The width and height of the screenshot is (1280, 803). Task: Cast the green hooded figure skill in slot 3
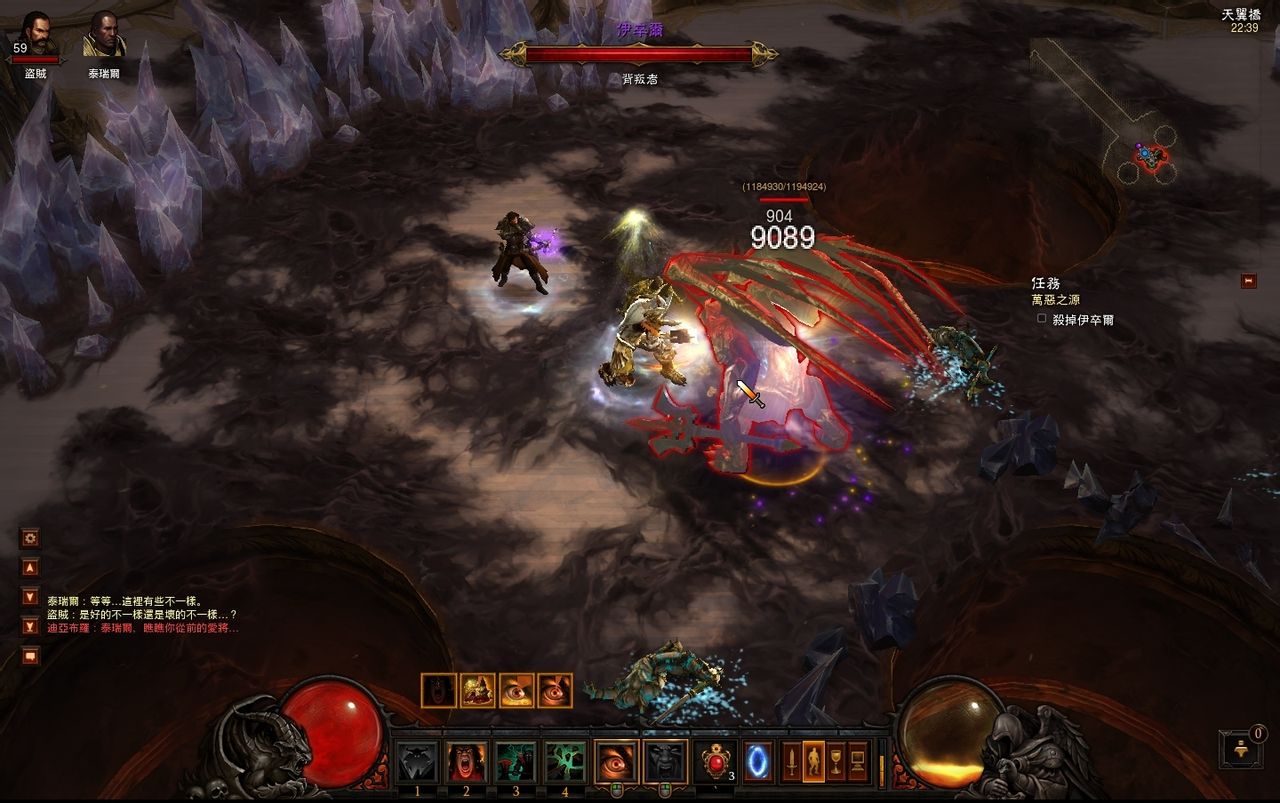pos(516,763)
